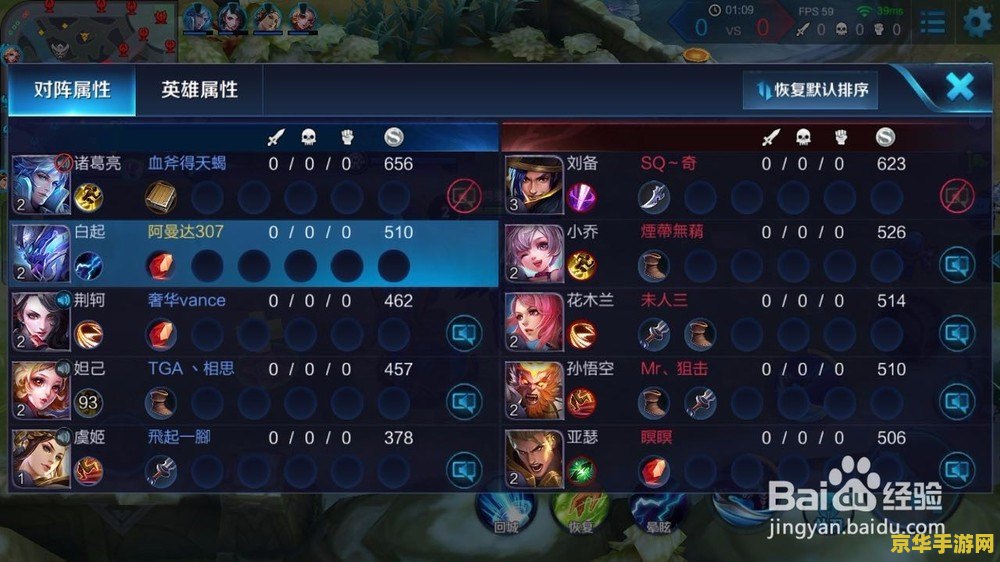1000x562 pixels.
Task: Toggle voice mute for 花木兰
Action: click(x=956, y=333)
